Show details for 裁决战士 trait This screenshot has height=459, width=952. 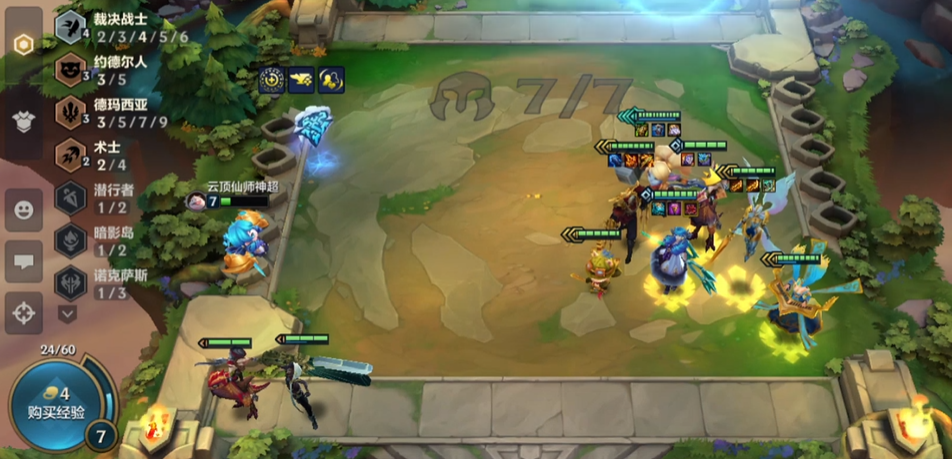pos(71,28)
